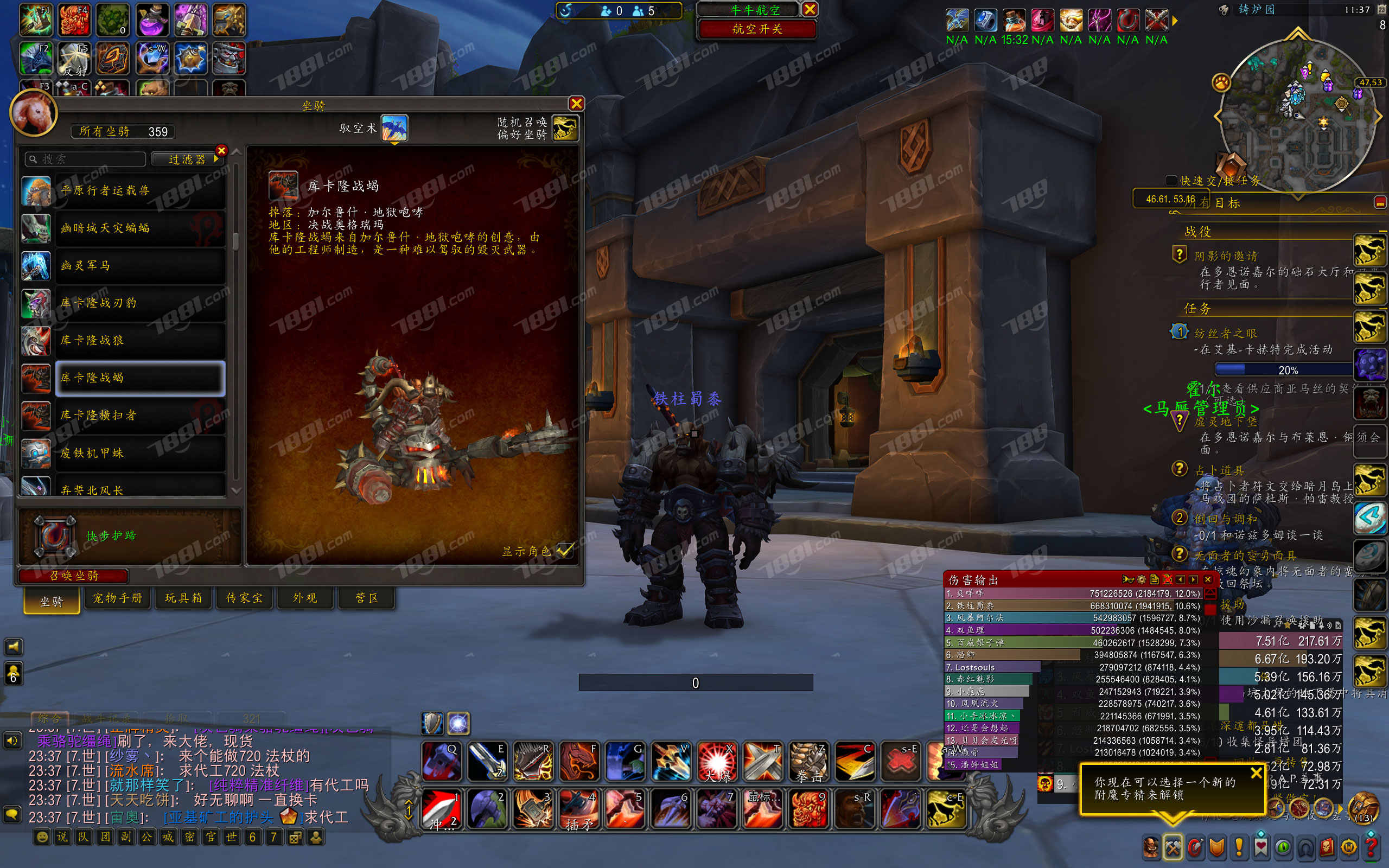The image size is (1389, 868).
Task: Select the 库卡隆横扫者 mount row
Action: point(139,415)
